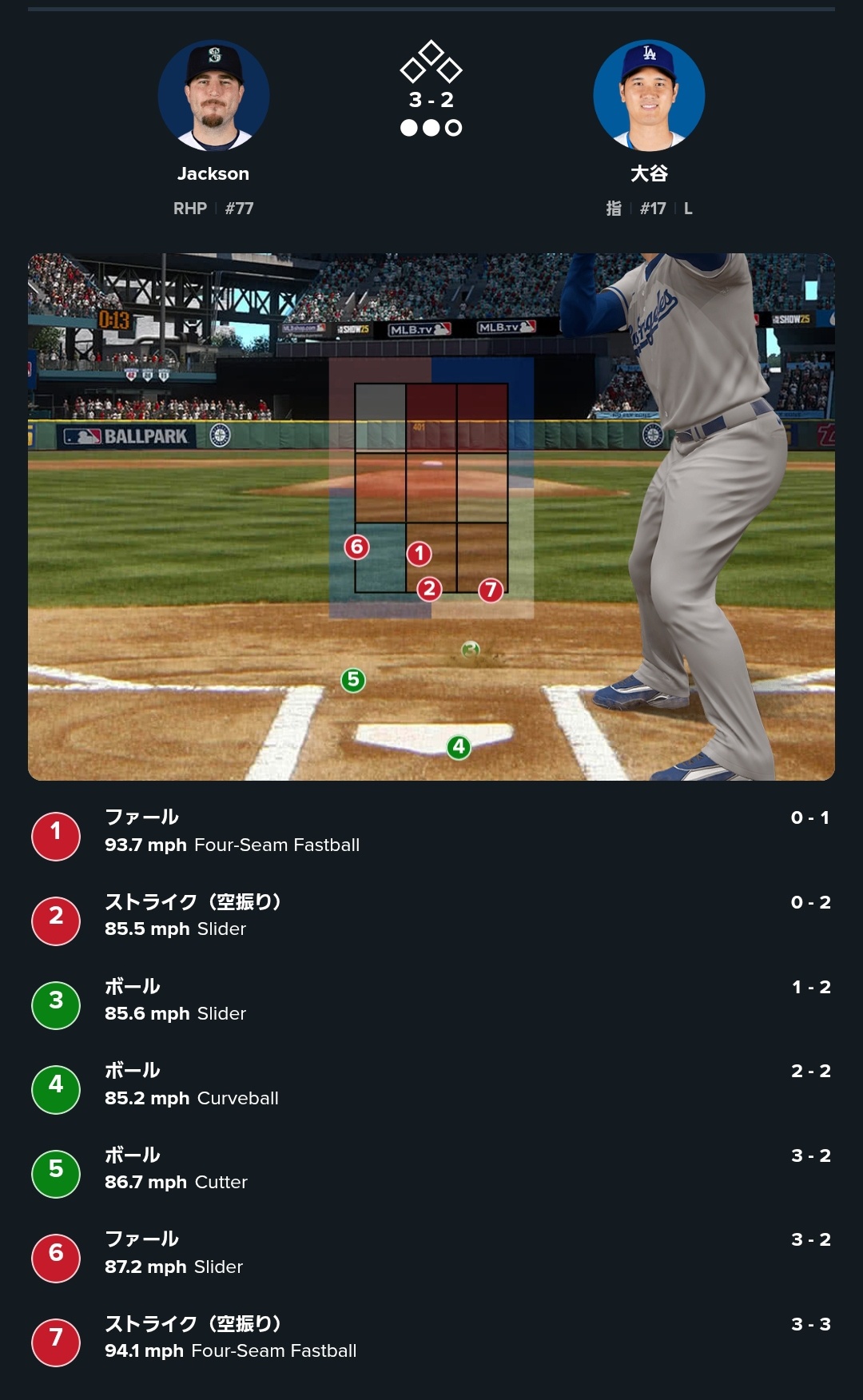Screen dimensions: 863x1400
Task: Select pitch 2 marker in the strike zone
Action: [x=429, y=590]
